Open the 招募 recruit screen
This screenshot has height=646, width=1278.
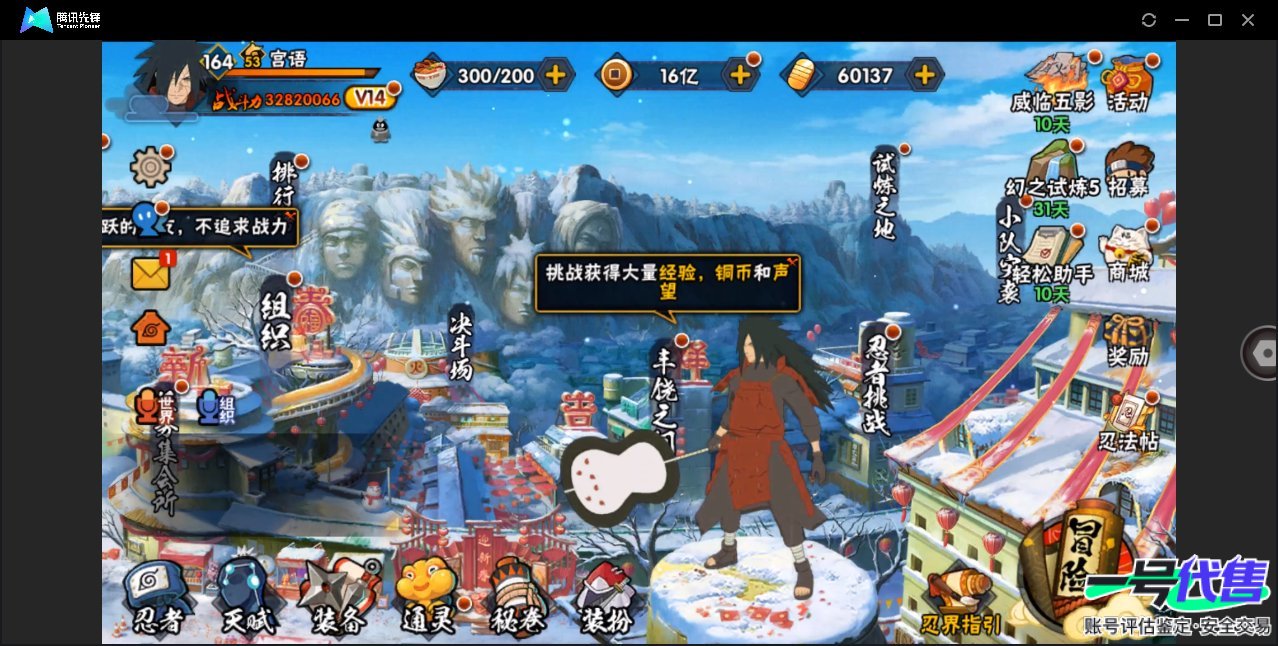[1129, 171]
